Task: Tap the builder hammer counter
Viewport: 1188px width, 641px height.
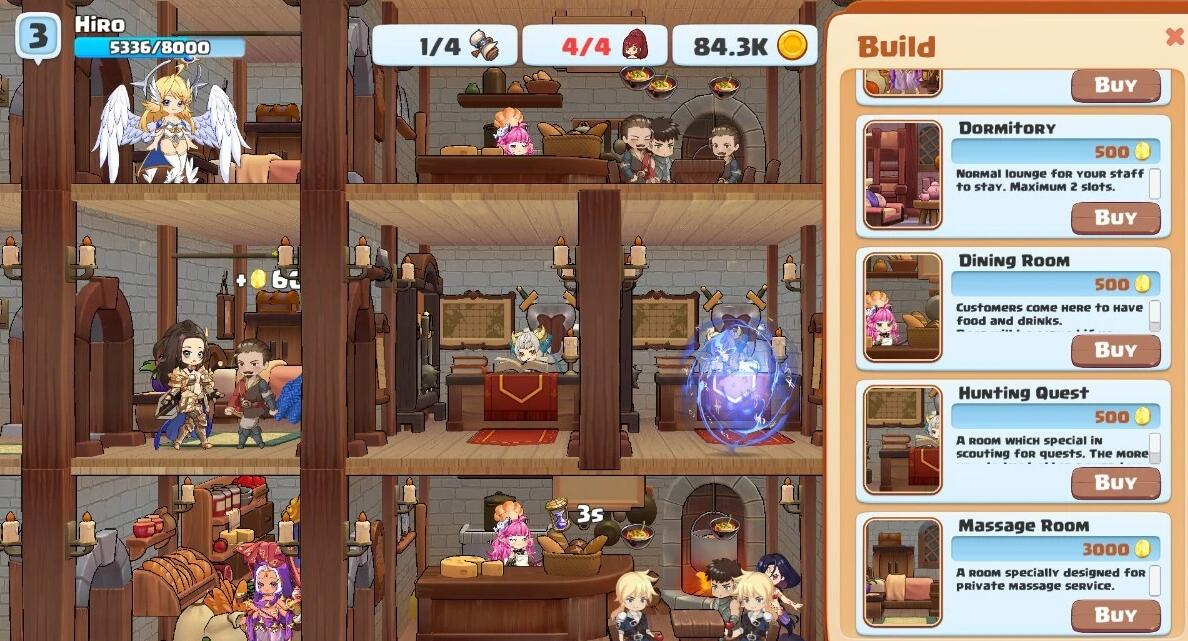Action: point(445,46)
